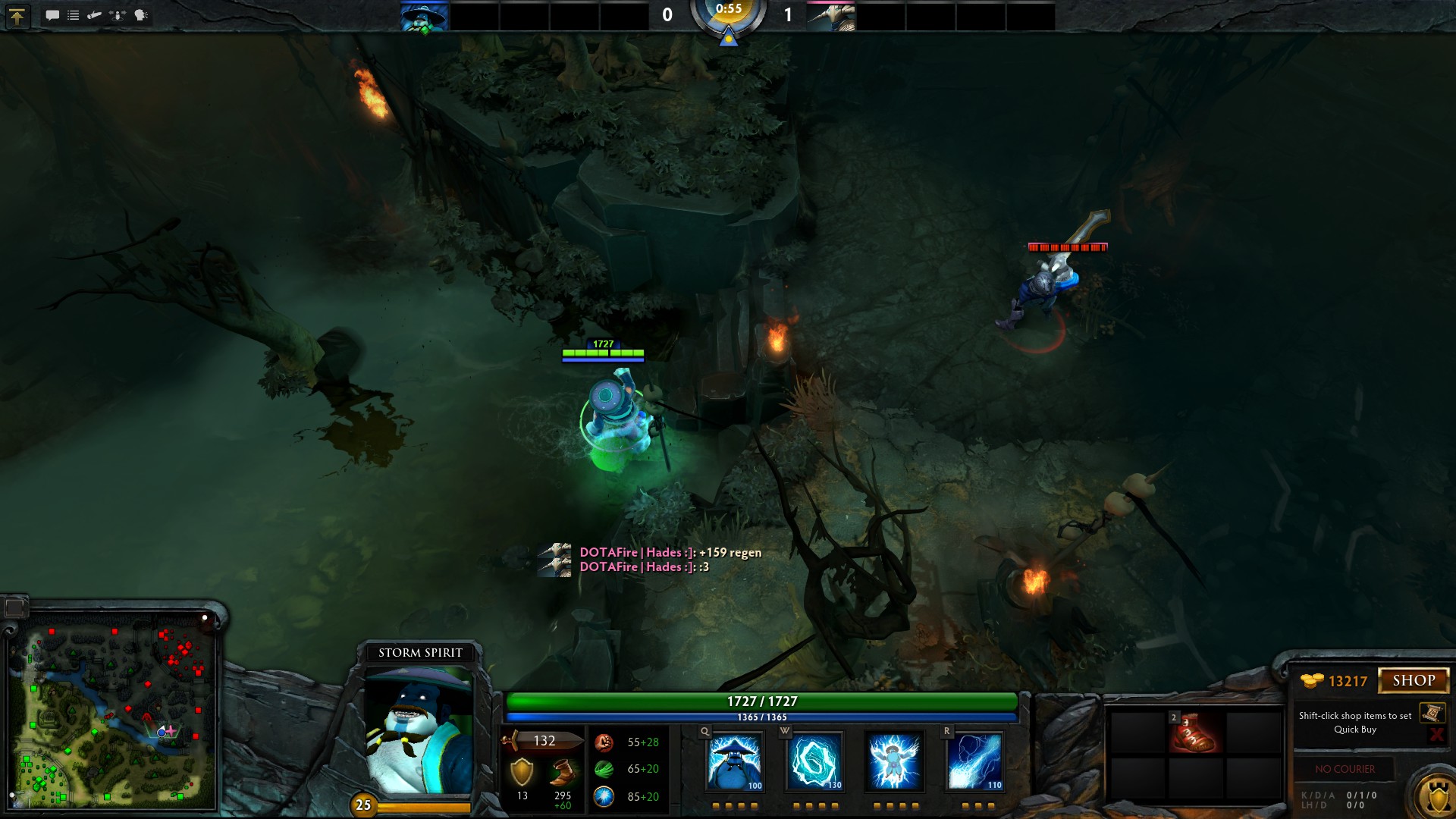Toggle the combat log list icon
Viewport: 1456px width, 819px height.
[73, 14]
